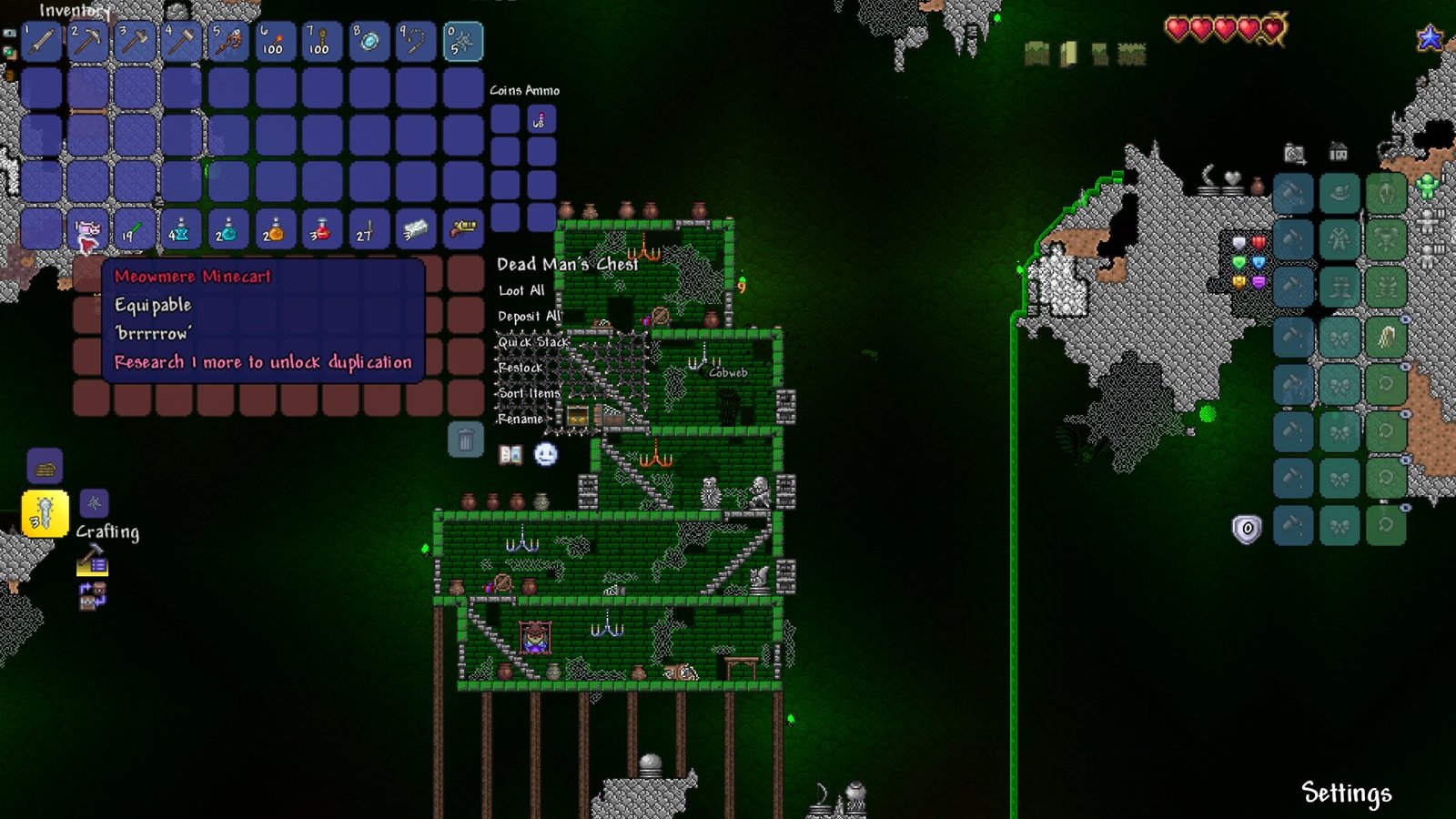Click the defense shield icon showing 0
The image size is (1456, 819).
(1248, 529)
